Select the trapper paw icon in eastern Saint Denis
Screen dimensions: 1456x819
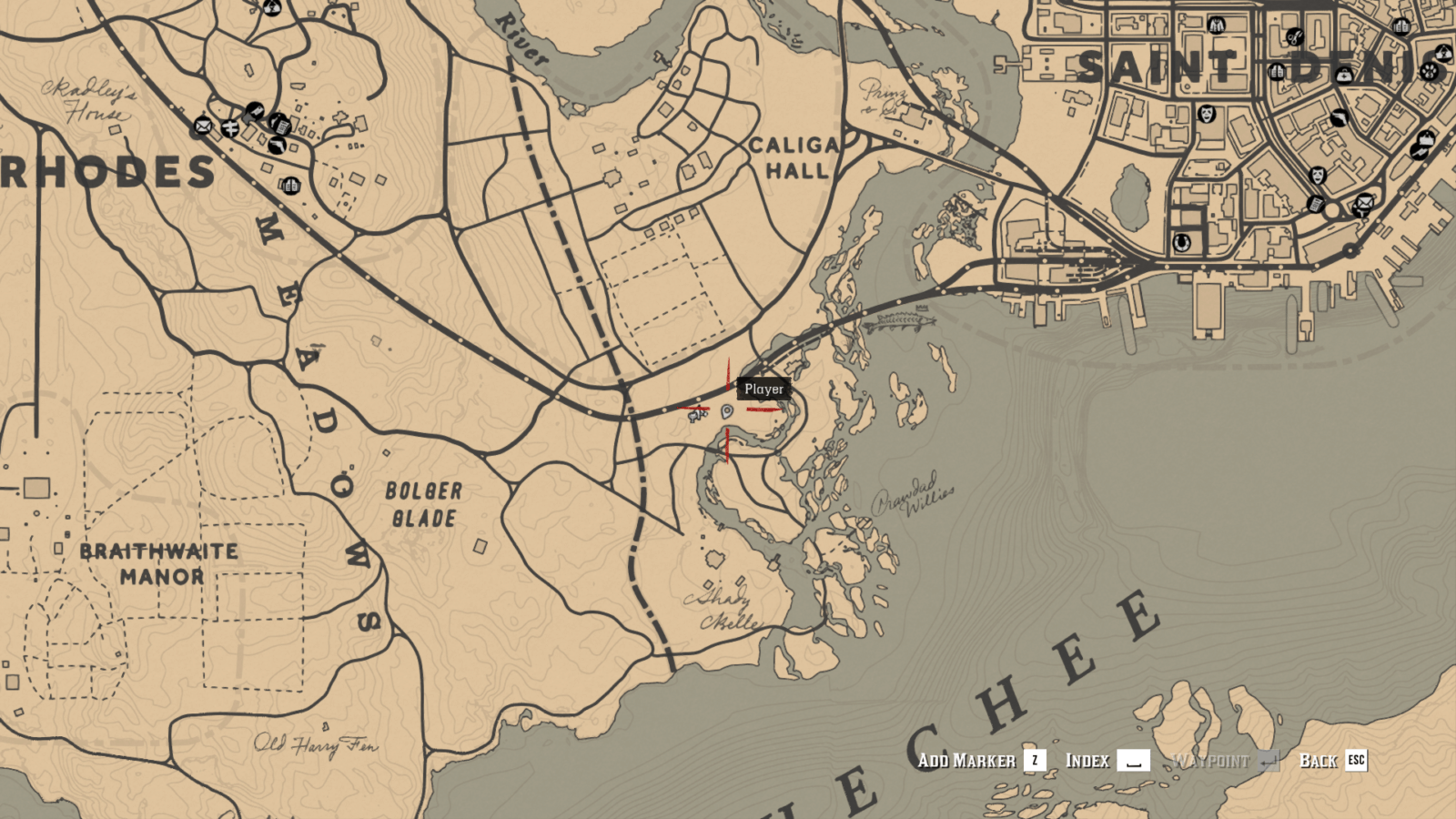tap(1428, 72)
